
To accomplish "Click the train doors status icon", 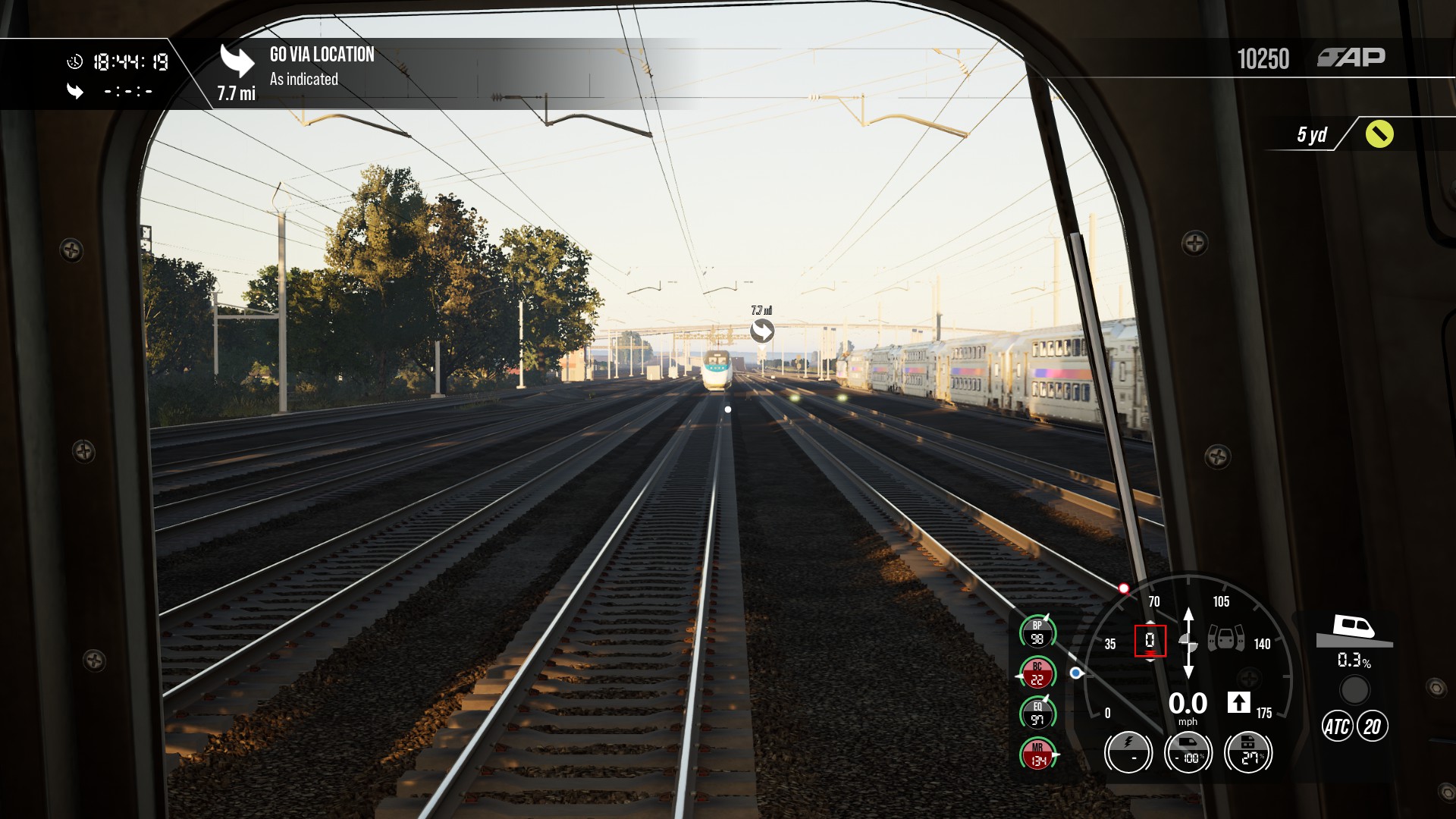I will click(x=1225, y=638).
